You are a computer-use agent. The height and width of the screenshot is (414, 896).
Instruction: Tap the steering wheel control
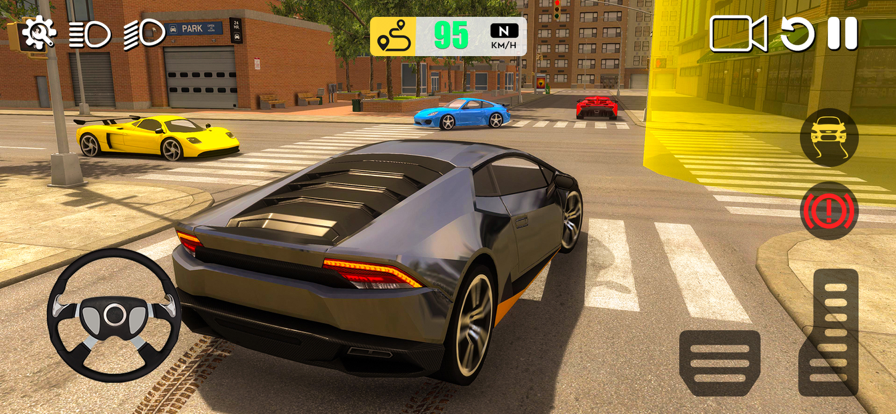pyautogui.click(x=115, y=315)
